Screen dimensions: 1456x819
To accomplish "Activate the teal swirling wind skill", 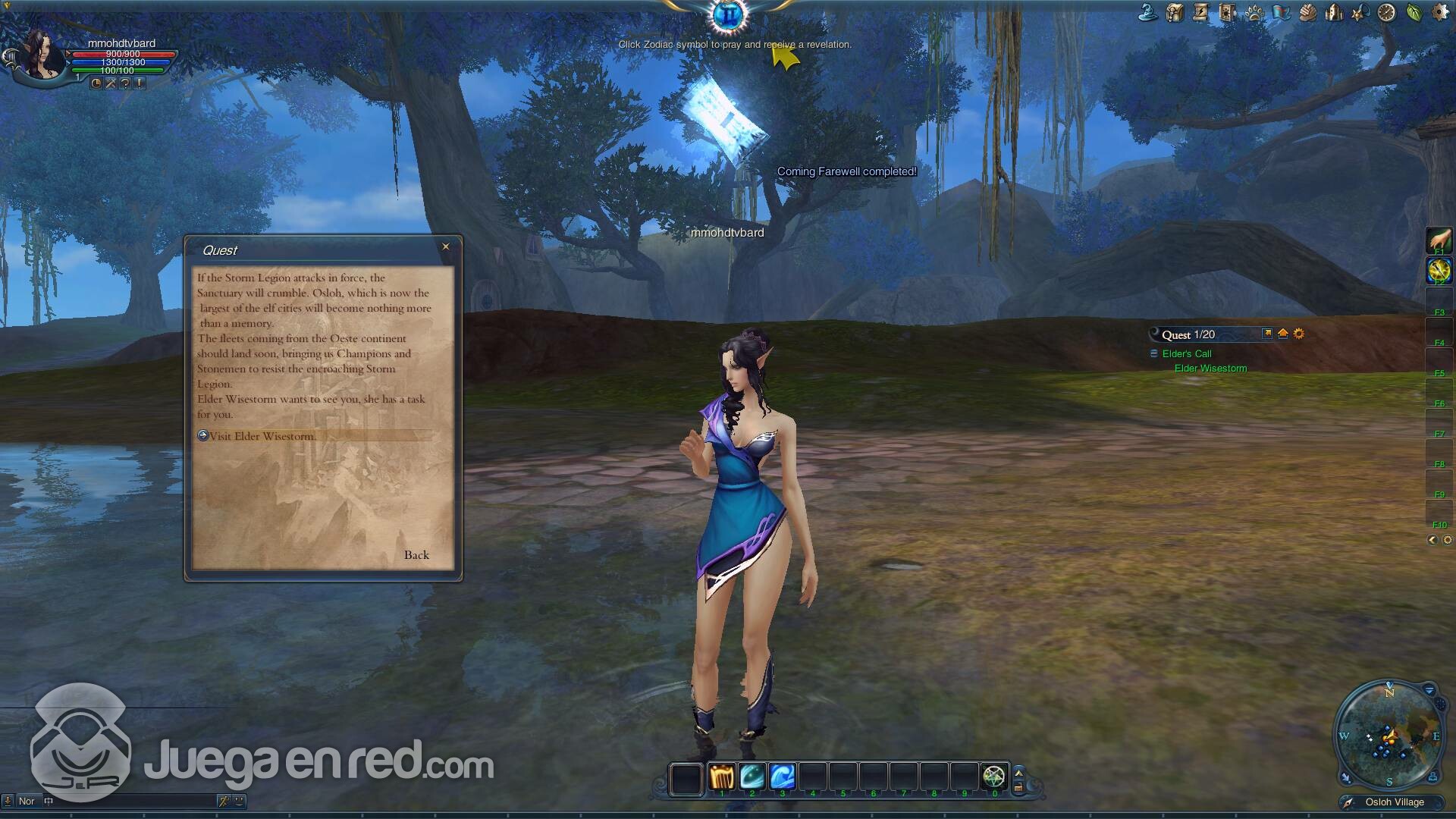I will tap(752, 777).
